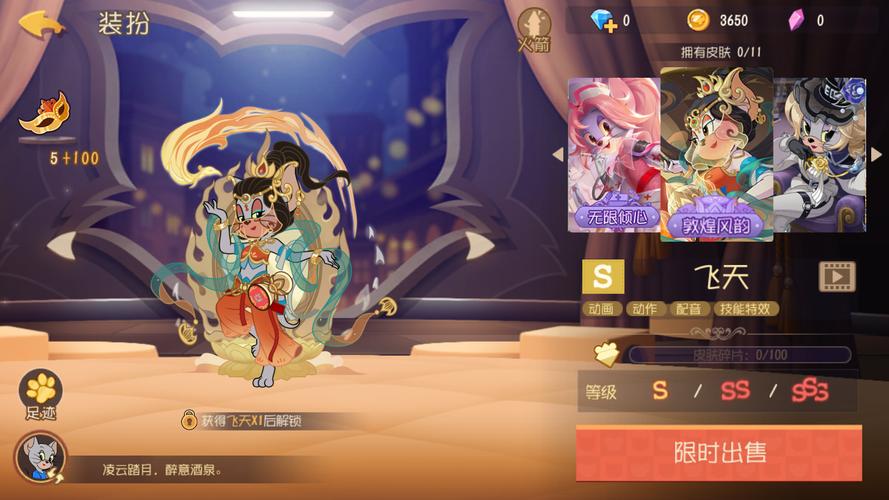Select the S grade level
The image size is (889, 500).
660,391
